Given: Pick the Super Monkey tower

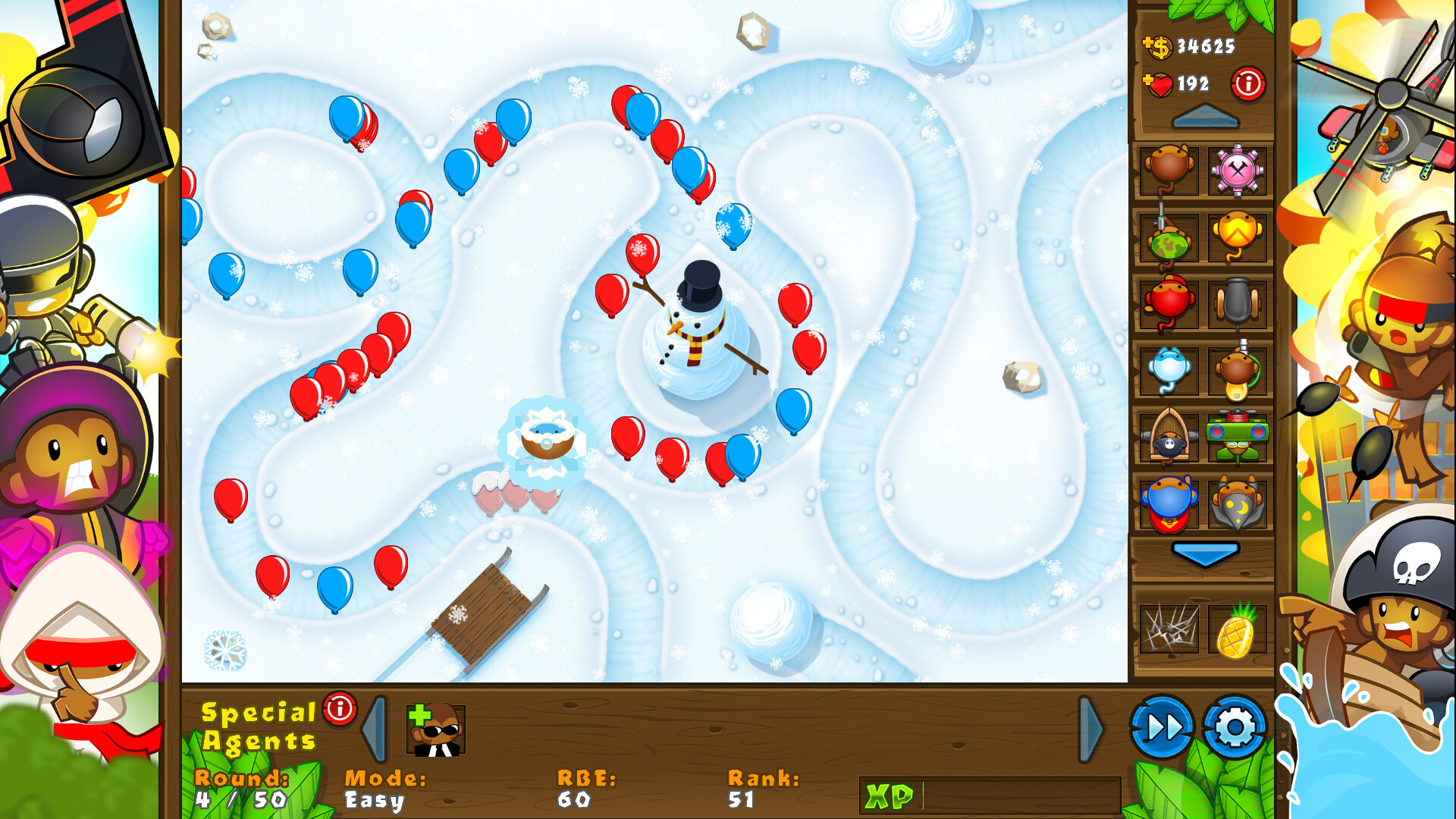Looking at the screenshot, I should (x=1168, y=504).
